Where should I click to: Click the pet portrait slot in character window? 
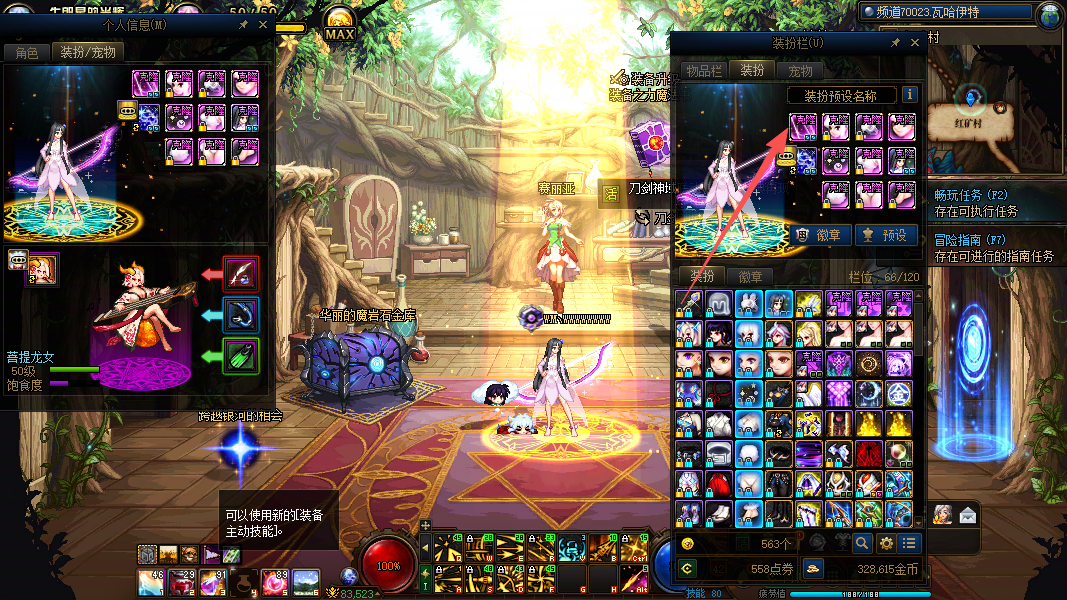point(42,269)
